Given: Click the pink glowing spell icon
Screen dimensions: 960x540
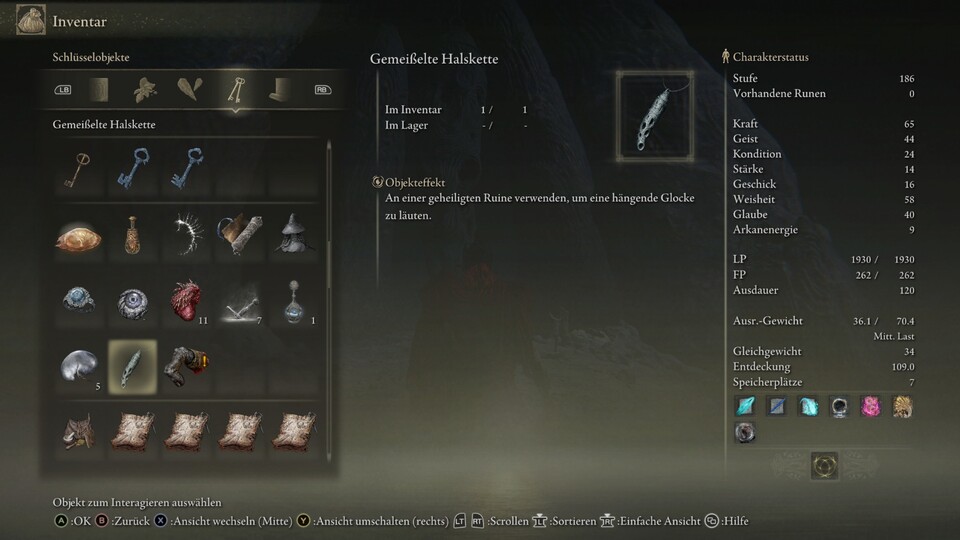Looking at the screenshot, I should point(871,406).
